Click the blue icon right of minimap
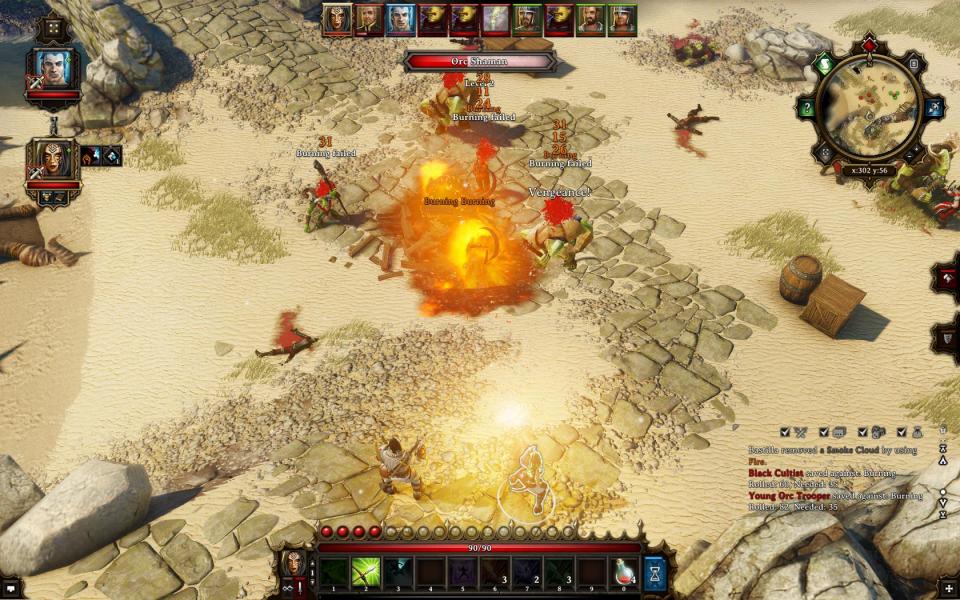Image resolution: width=960 pixels, height=600 pixels. pos(934,107)
